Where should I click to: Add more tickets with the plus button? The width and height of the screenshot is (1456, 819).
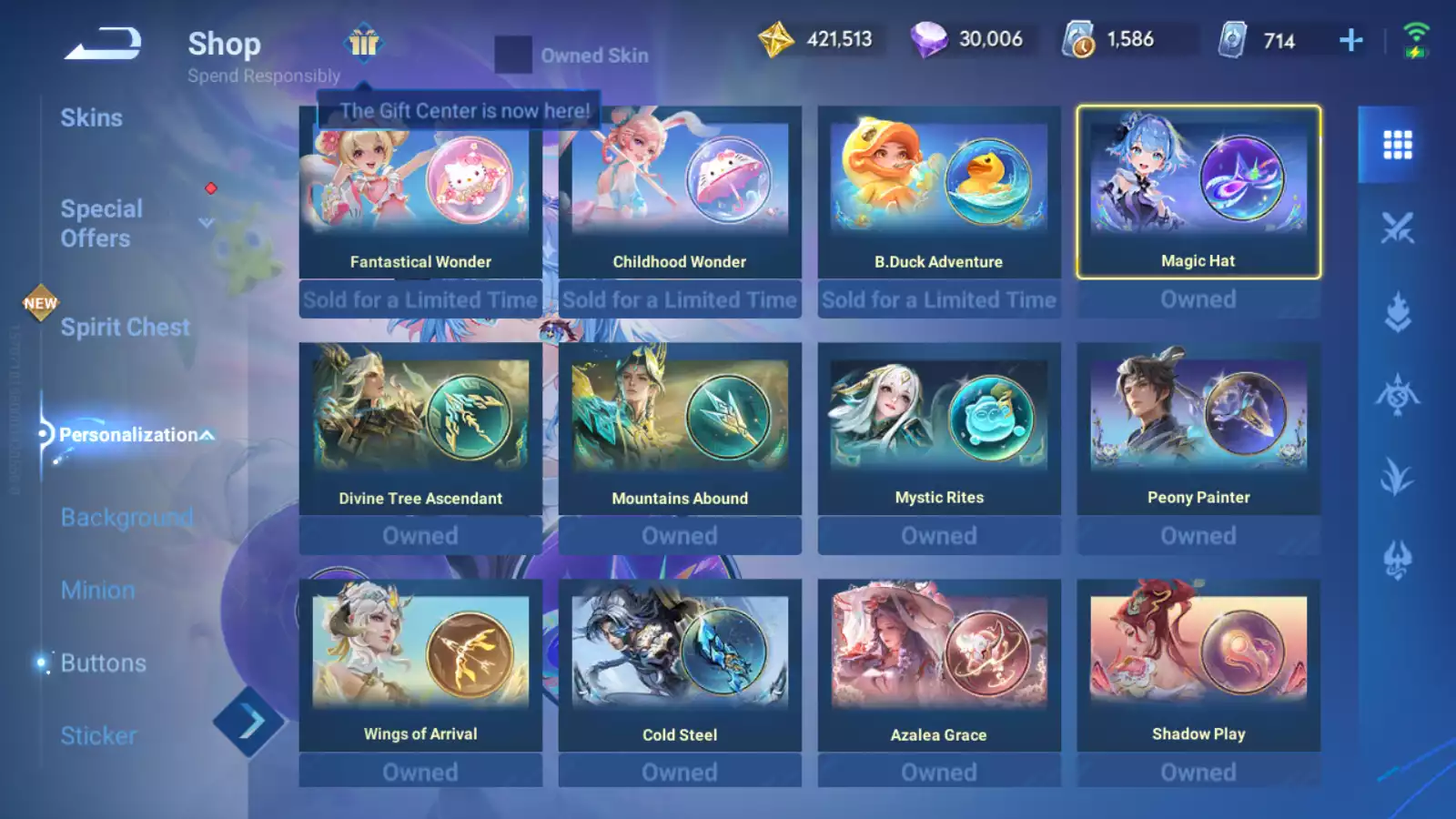[1351, 40]
